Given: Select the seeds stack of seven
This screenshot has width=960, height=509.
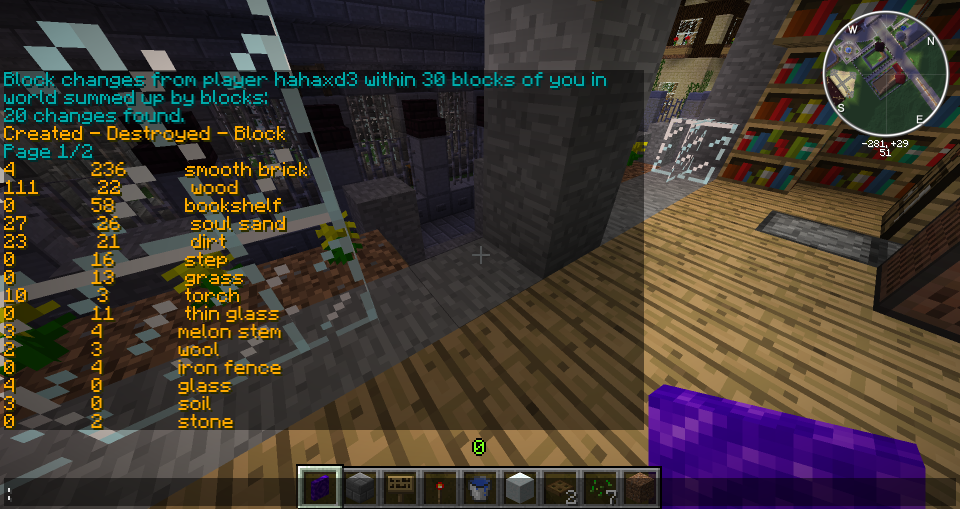Looking at the screenshot, I should 600,488.
